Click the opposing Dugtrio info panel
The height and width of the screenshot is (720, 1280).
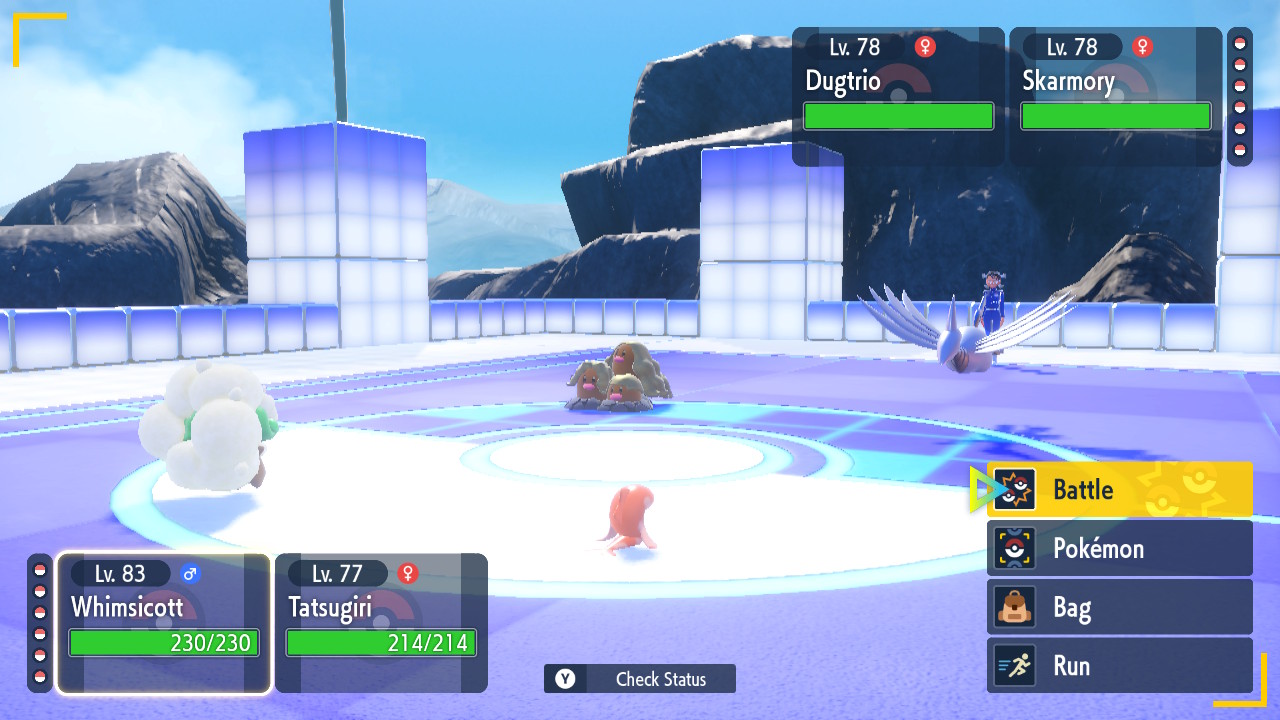(898, 96)
